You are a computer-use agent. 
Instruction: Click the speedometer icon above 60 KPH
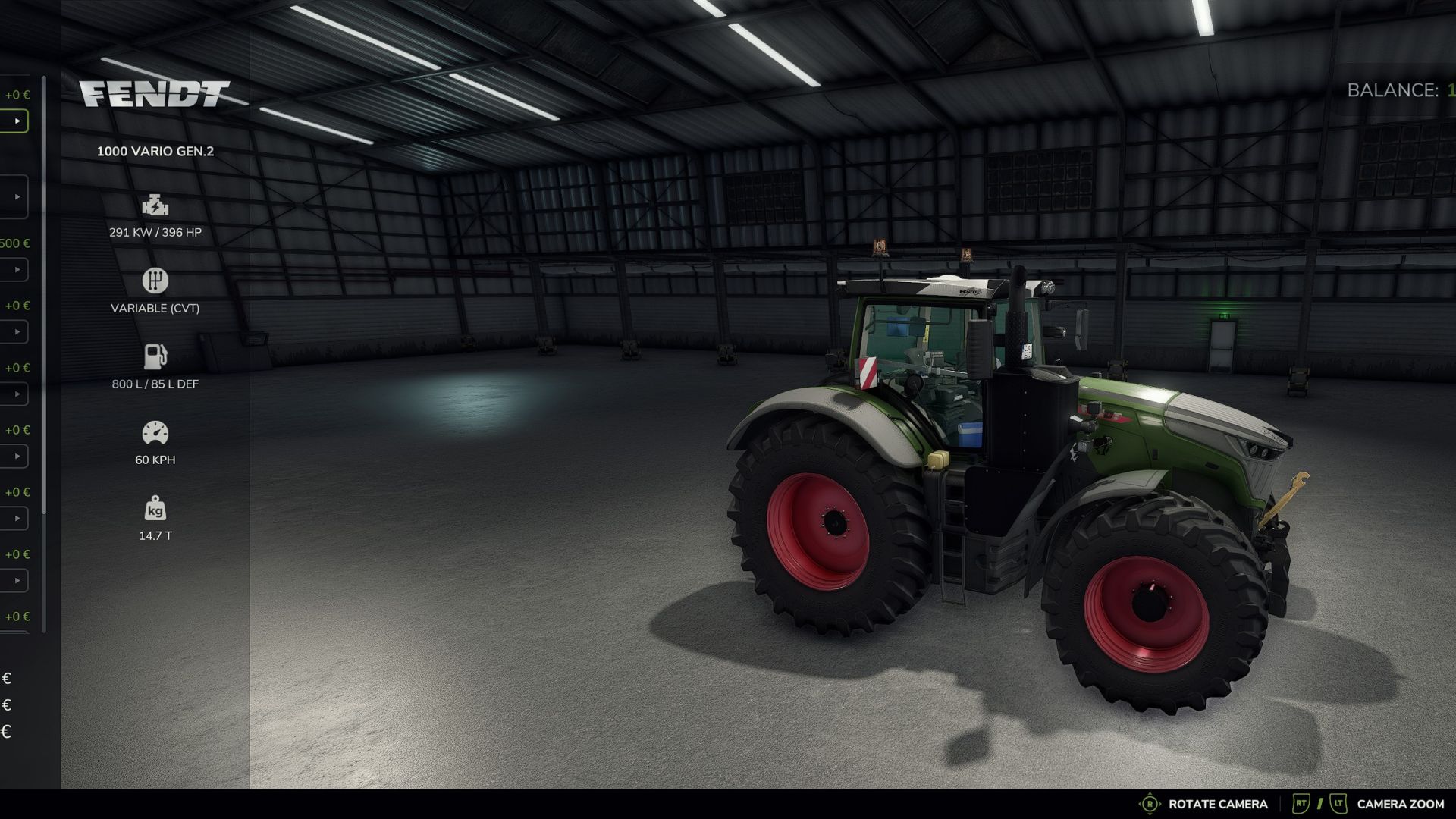[x=154, y=431]
